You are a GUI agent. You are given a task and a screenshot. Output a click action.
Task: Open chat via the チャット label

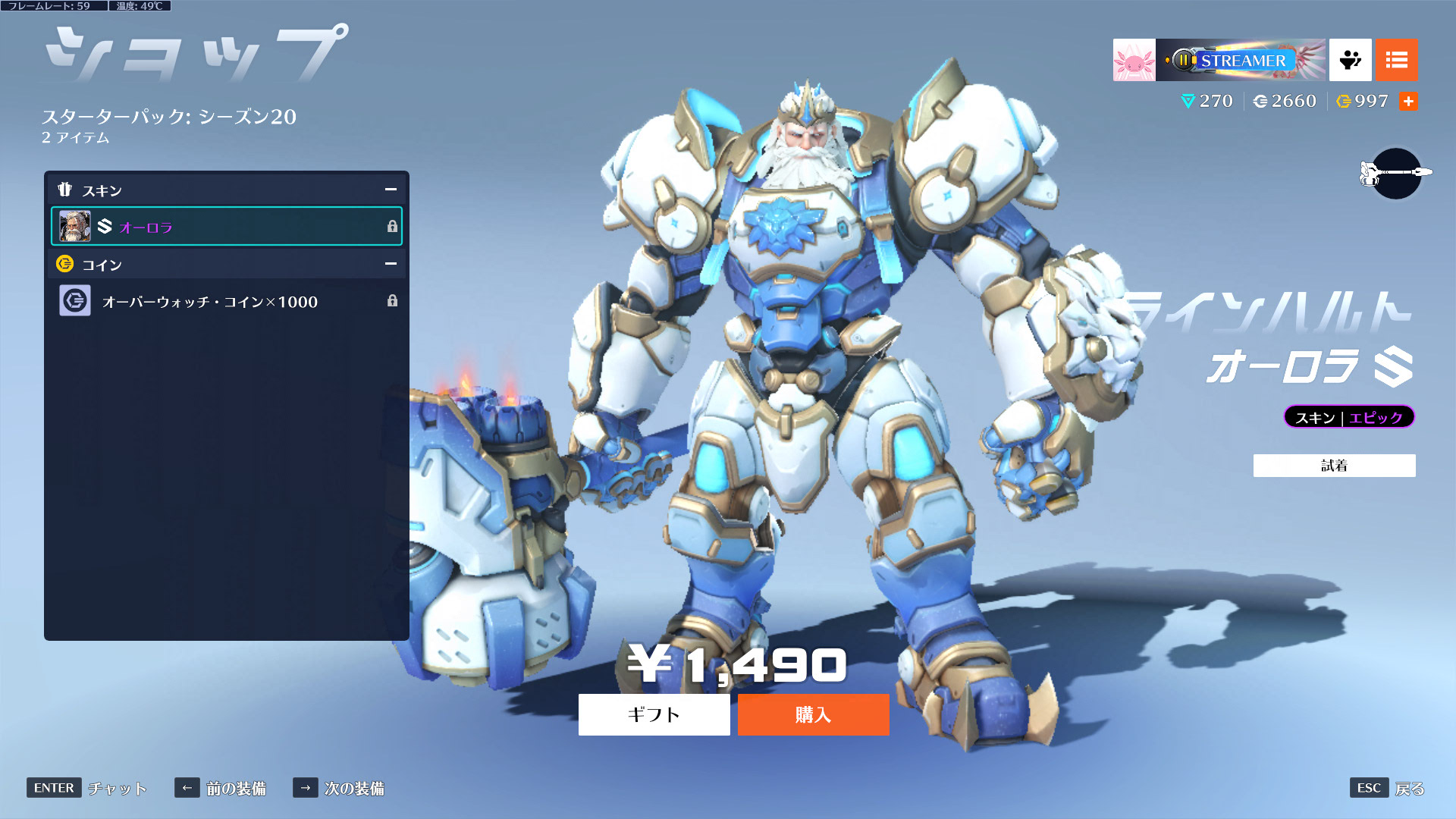coord(117,789)
